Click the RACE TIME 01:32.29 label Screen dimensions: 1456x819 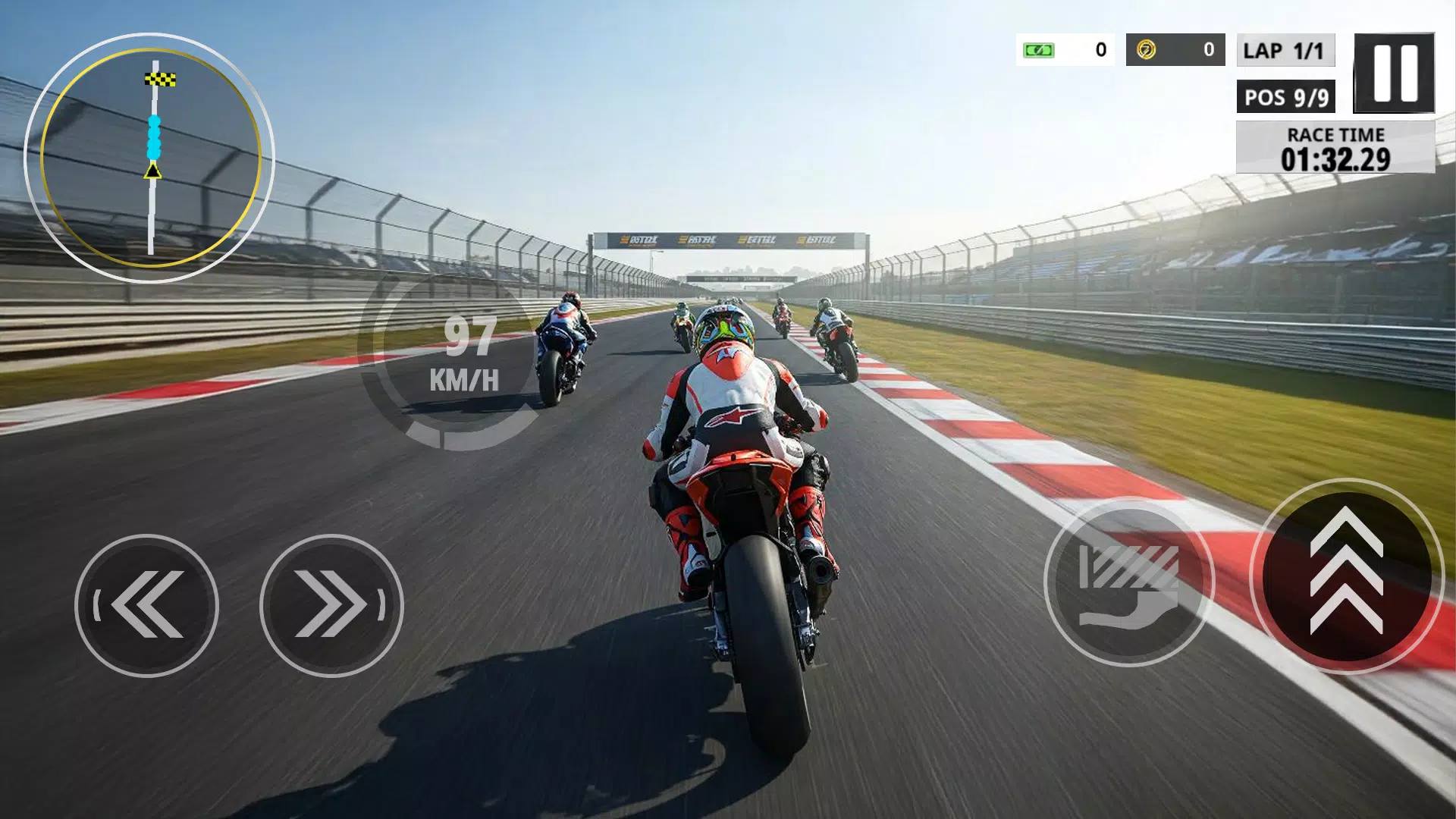(x=1335, y=148)
